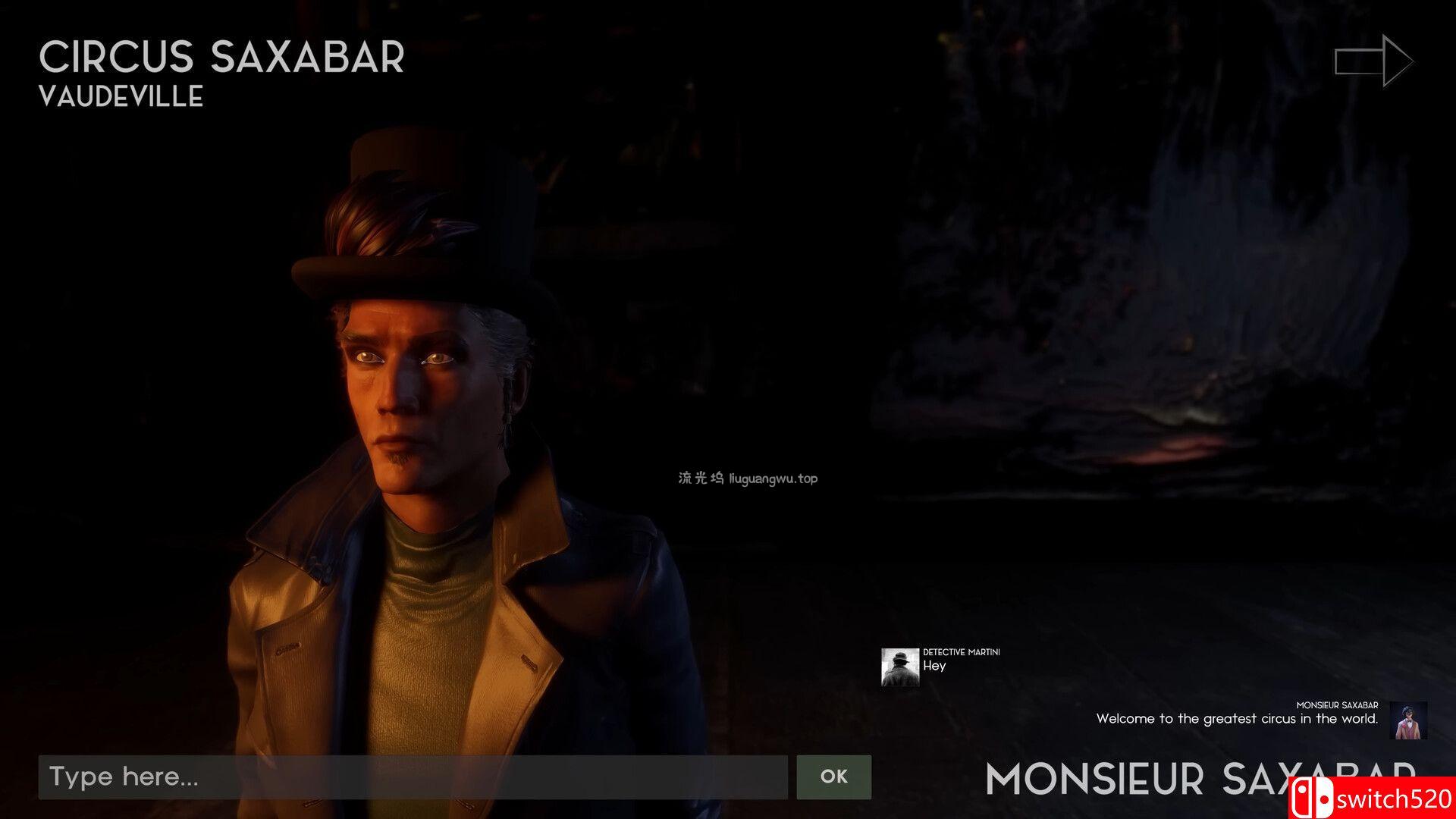The width and height of the screenshot is (1456, 819).
Task: Select Detective Martini's portrait thumbnail
Action: pos(900,667)
